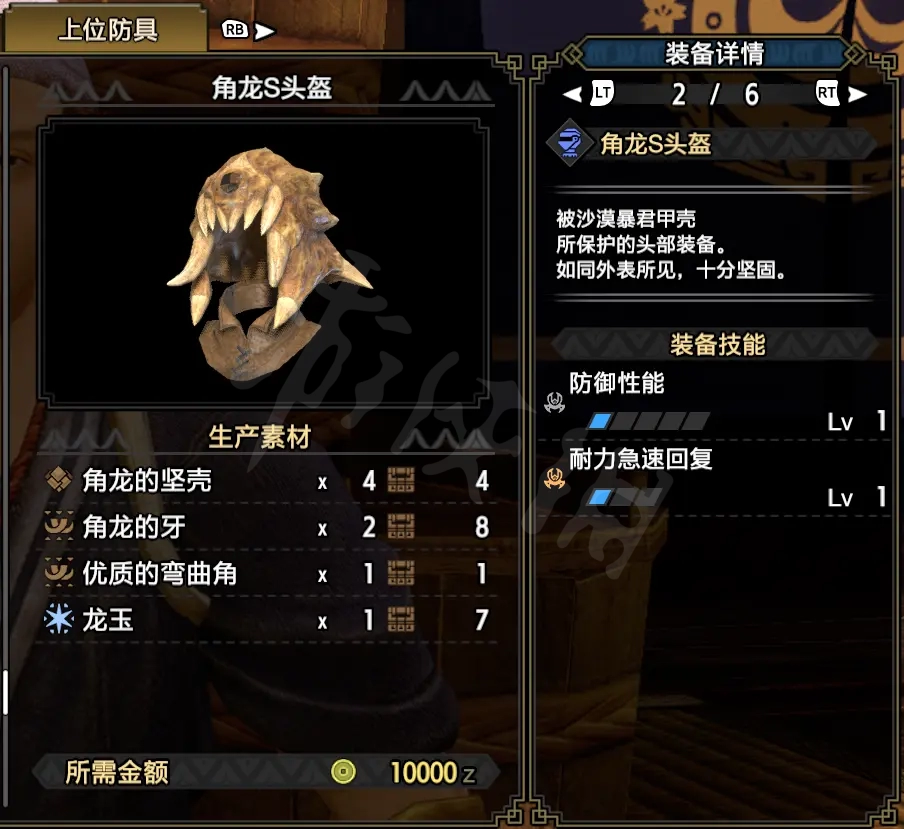Select the 角龙的牙 material row
The height and width of the screenshot is (829, 904).
point(266,527)
